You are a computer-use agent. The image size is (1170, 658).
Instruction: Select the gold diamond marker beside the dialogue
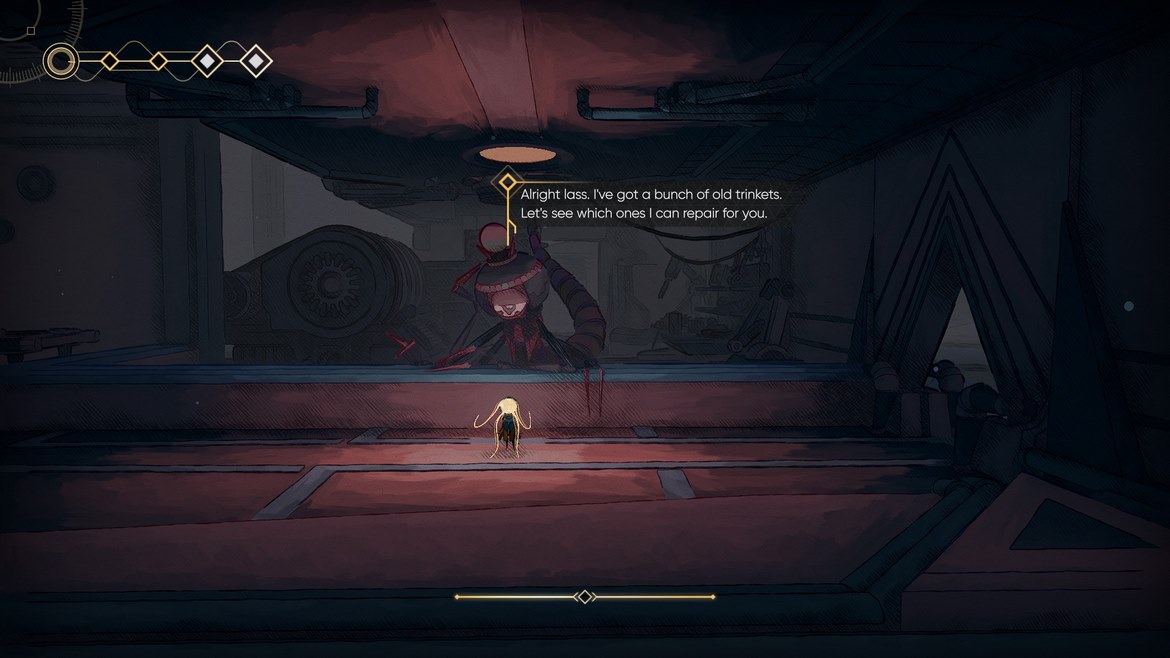pyautogui.click(x=508, y=182)
